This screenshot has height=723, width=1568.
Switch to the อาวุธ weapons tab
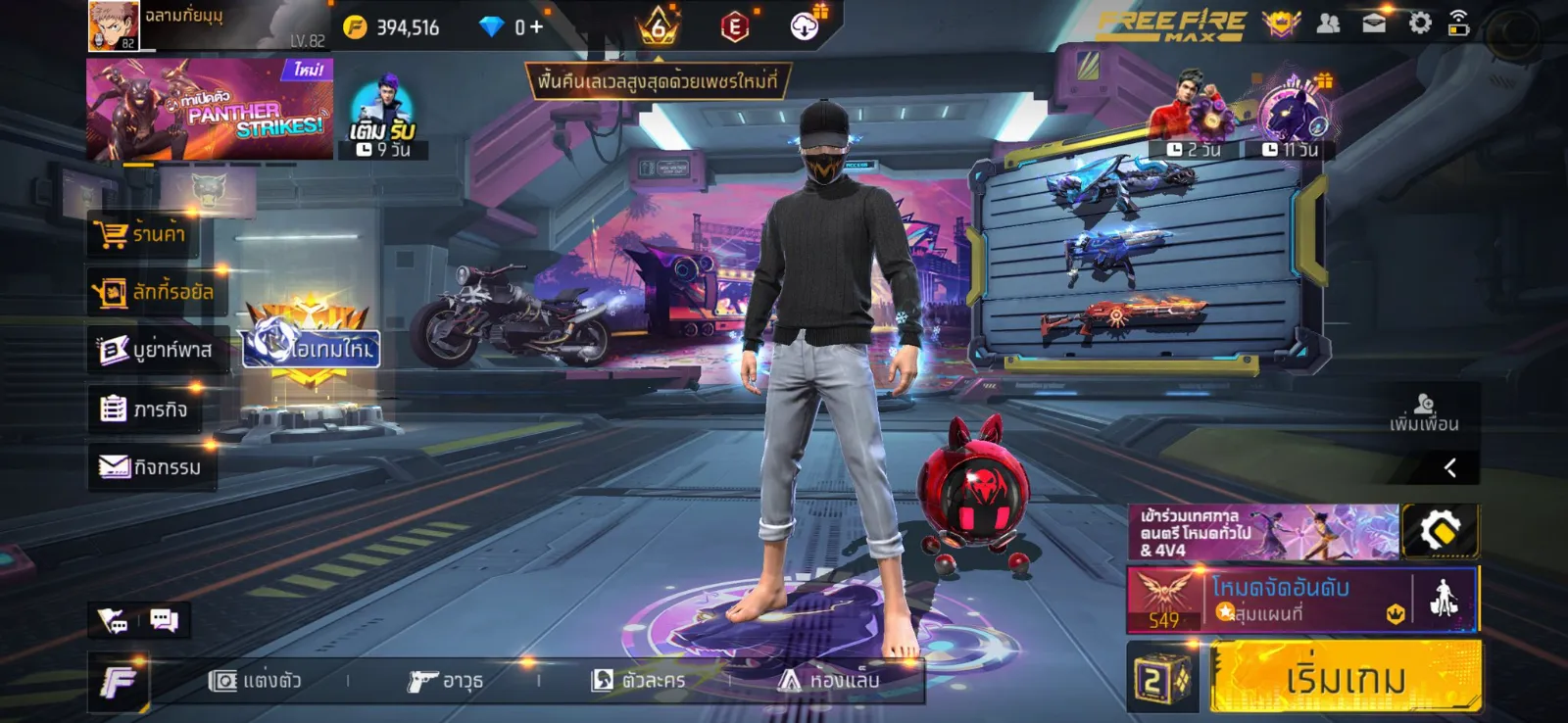click(x=446, y=680)
